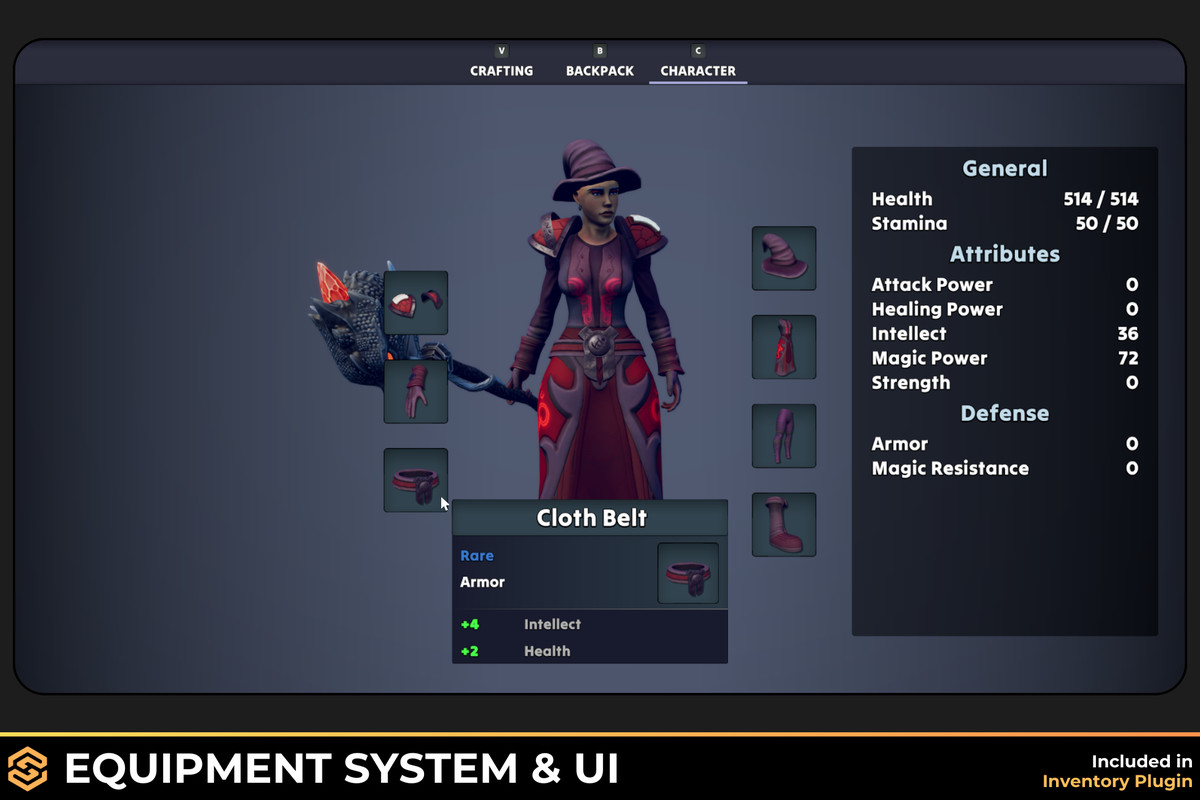Switch to the Crafting tab
This screenshot has height=800, width=1200.
(x=501, y=70)
